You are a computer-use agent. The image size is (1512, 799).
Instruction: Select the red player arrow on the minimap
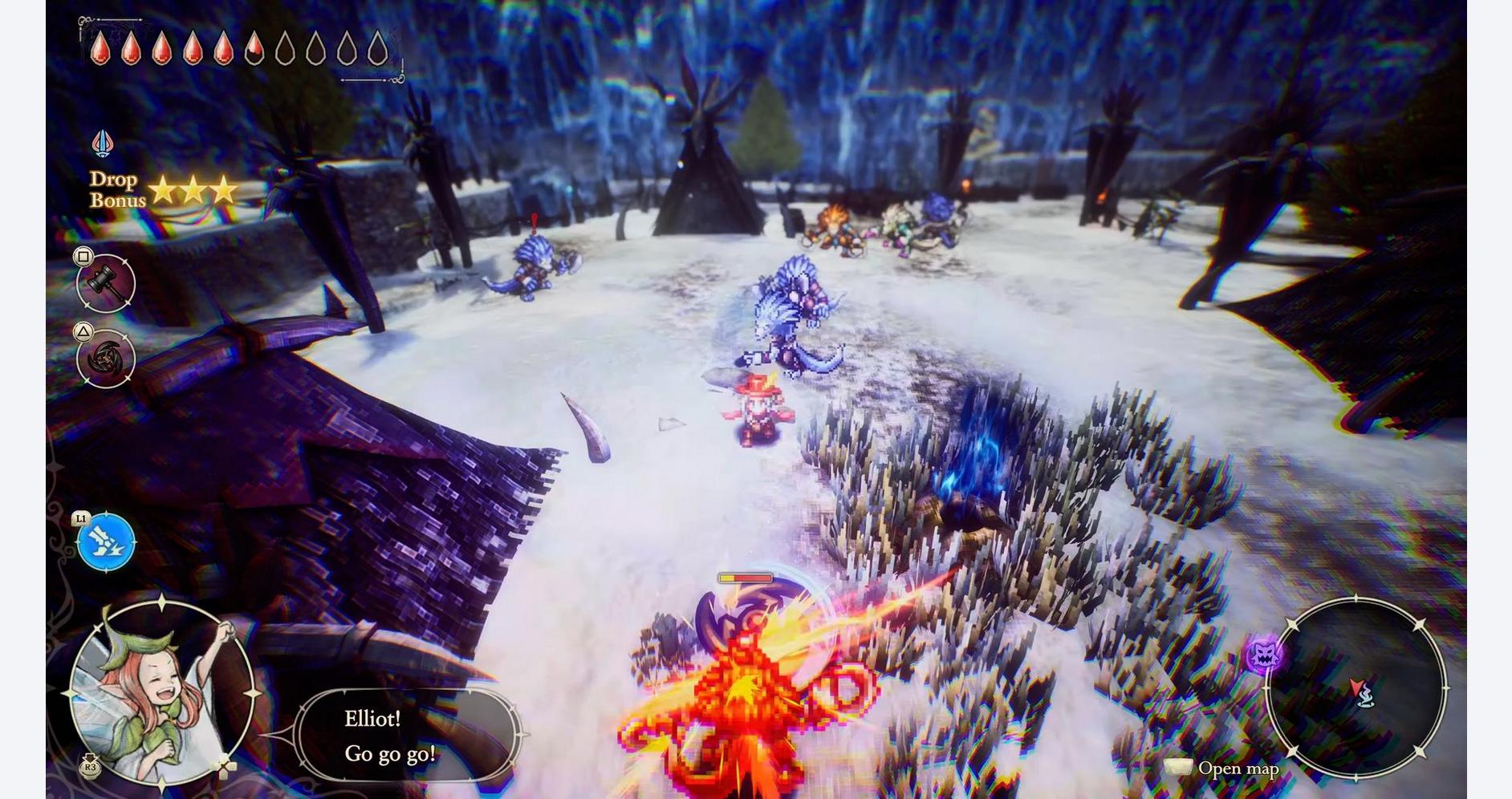click(x=1356, y=686)
